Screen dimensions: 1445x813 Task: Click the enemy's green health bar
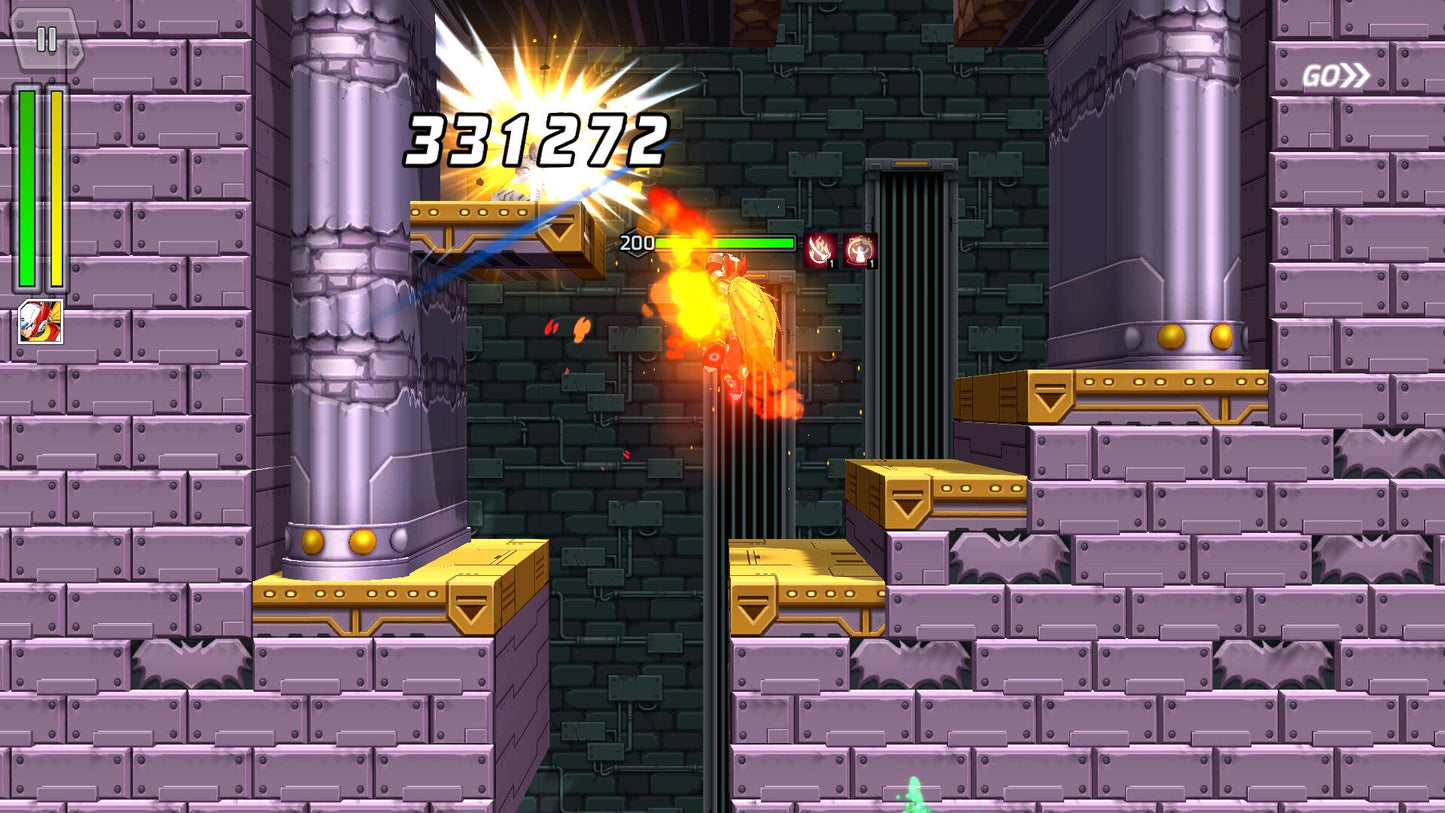coord(725,241)
